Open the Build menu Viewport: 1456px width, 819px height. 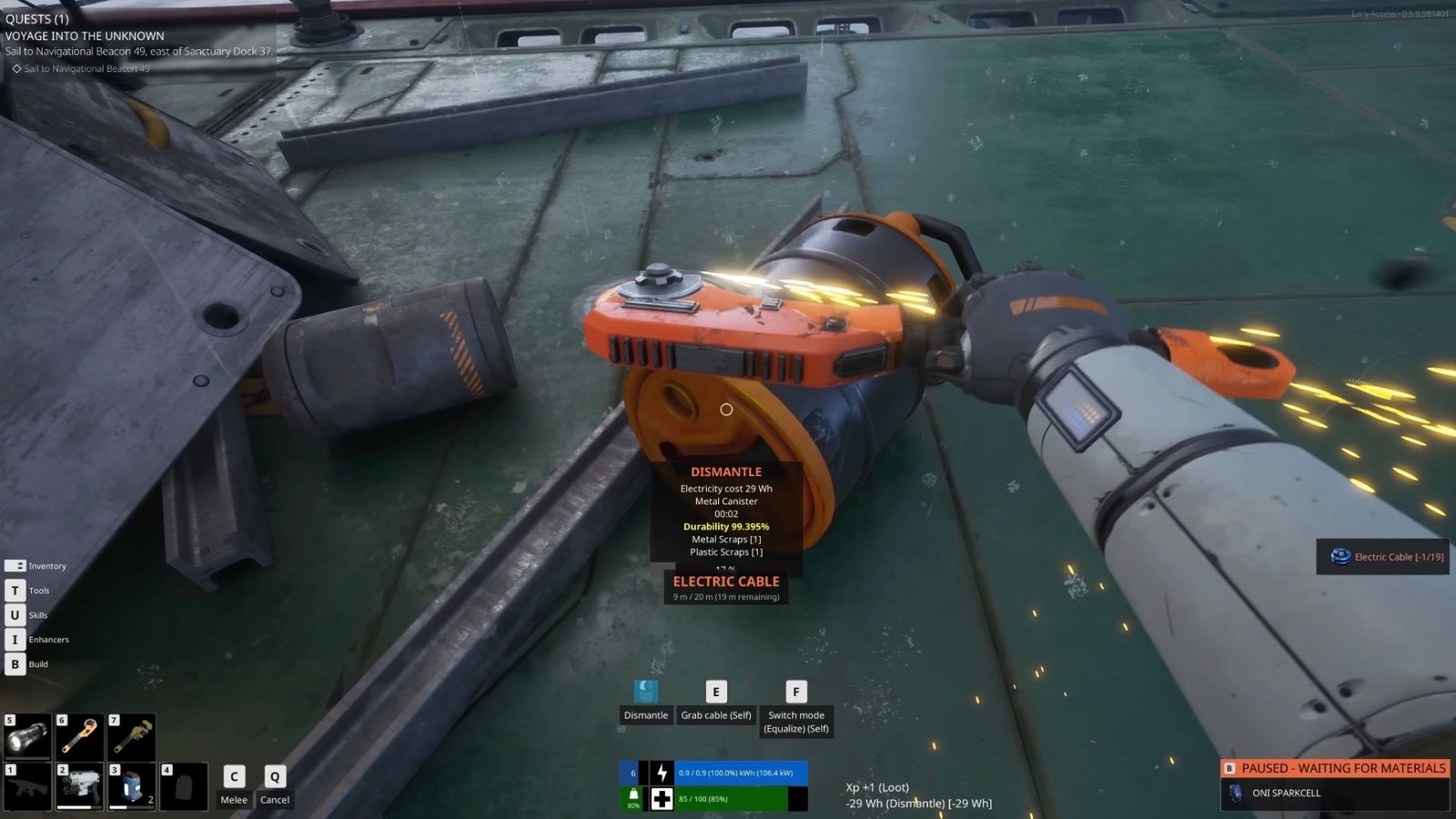[x=15, y=663]
